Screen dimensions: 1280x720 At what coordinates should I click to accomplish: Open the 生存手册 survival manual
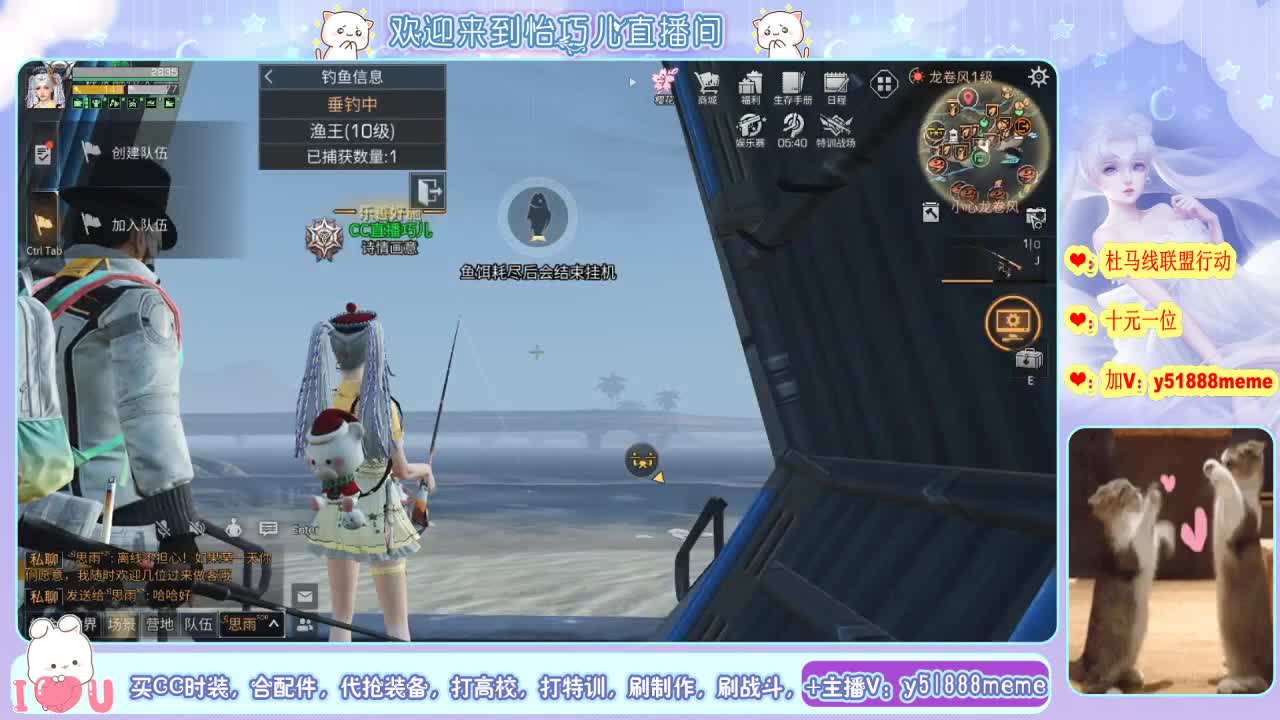point(793,83)
